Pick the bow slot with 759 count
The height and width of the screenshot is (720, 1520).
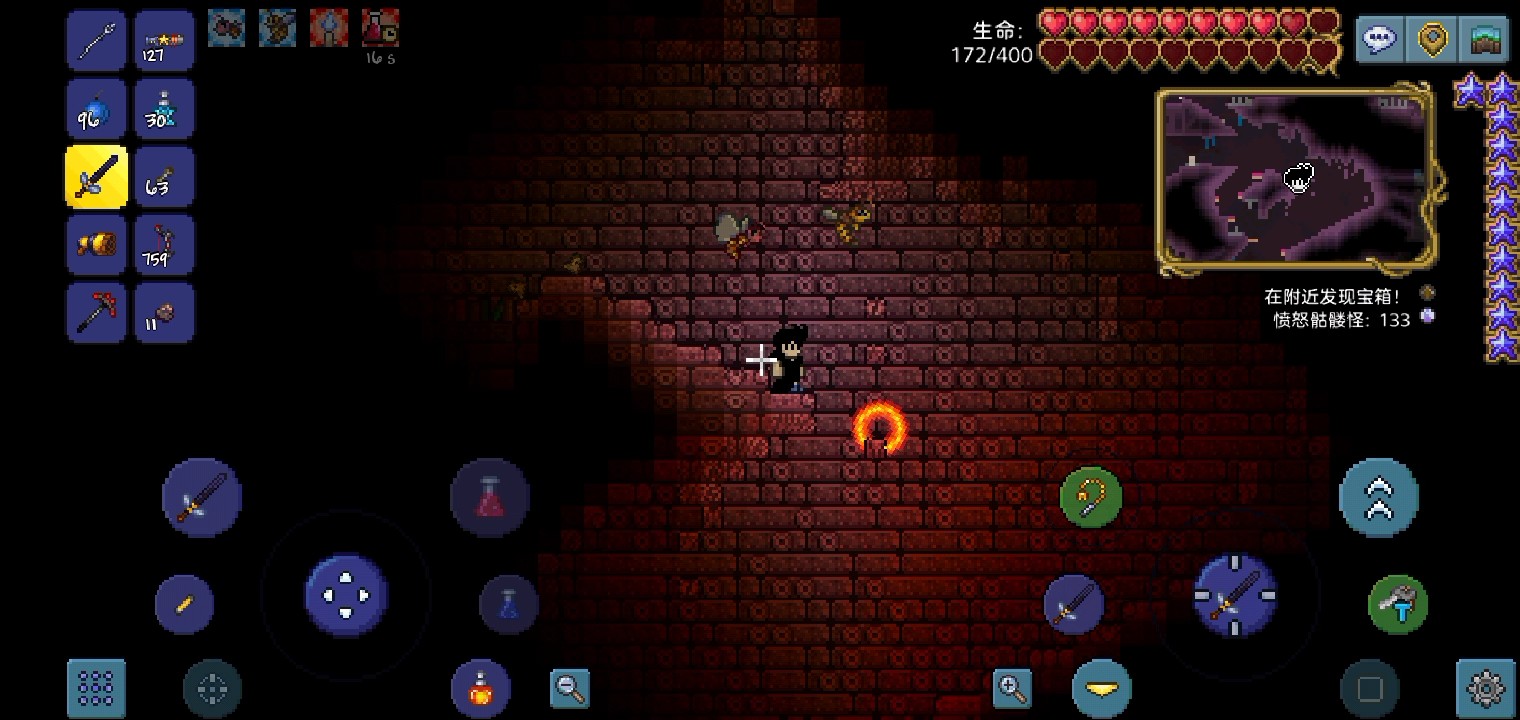click(x=164, y=244)
